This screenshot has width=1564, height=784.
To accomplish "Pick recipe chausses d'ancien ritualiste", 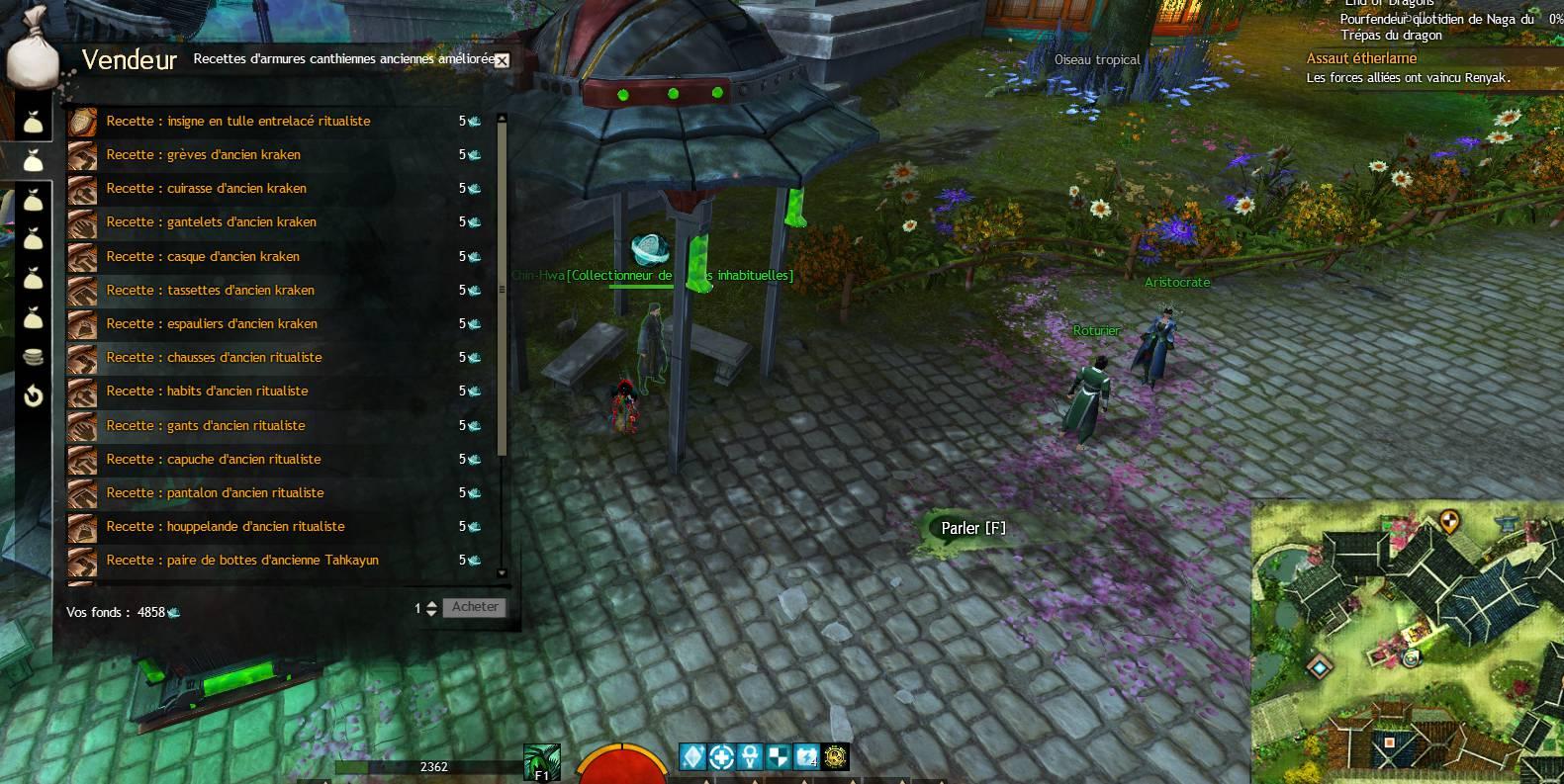I will [214, 358].
